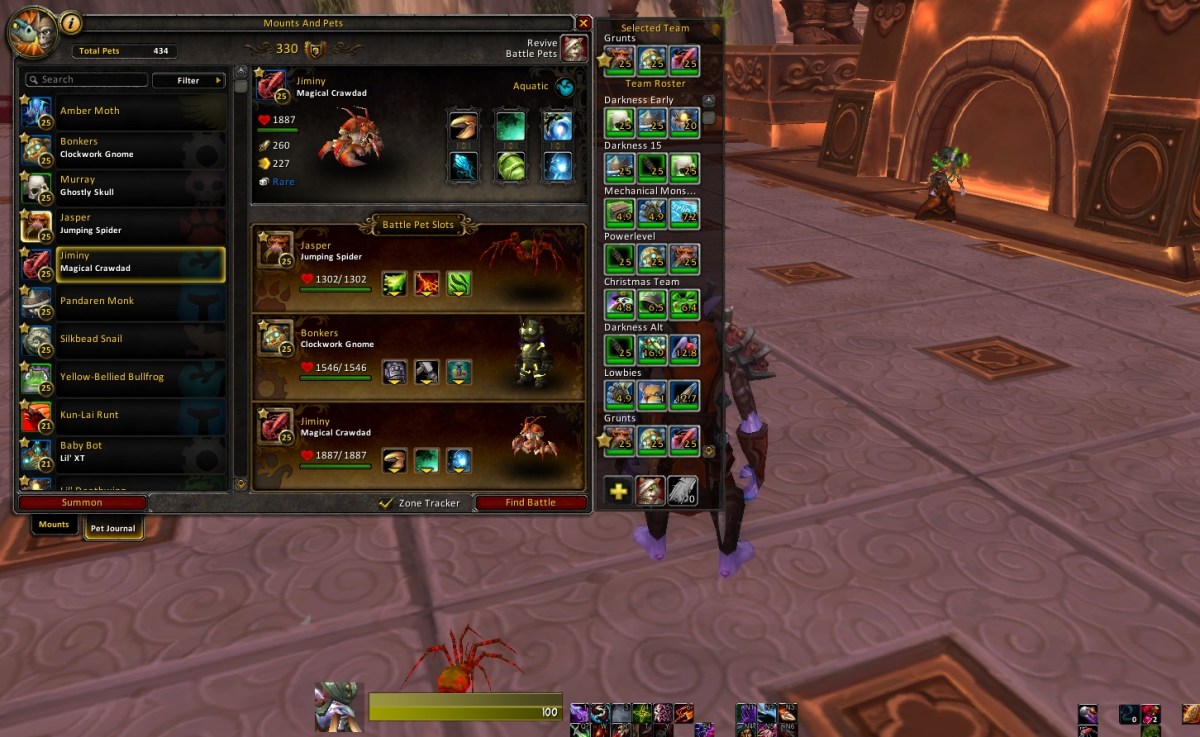
Task: Hit the Find Battle button
Action: point(530,503)
